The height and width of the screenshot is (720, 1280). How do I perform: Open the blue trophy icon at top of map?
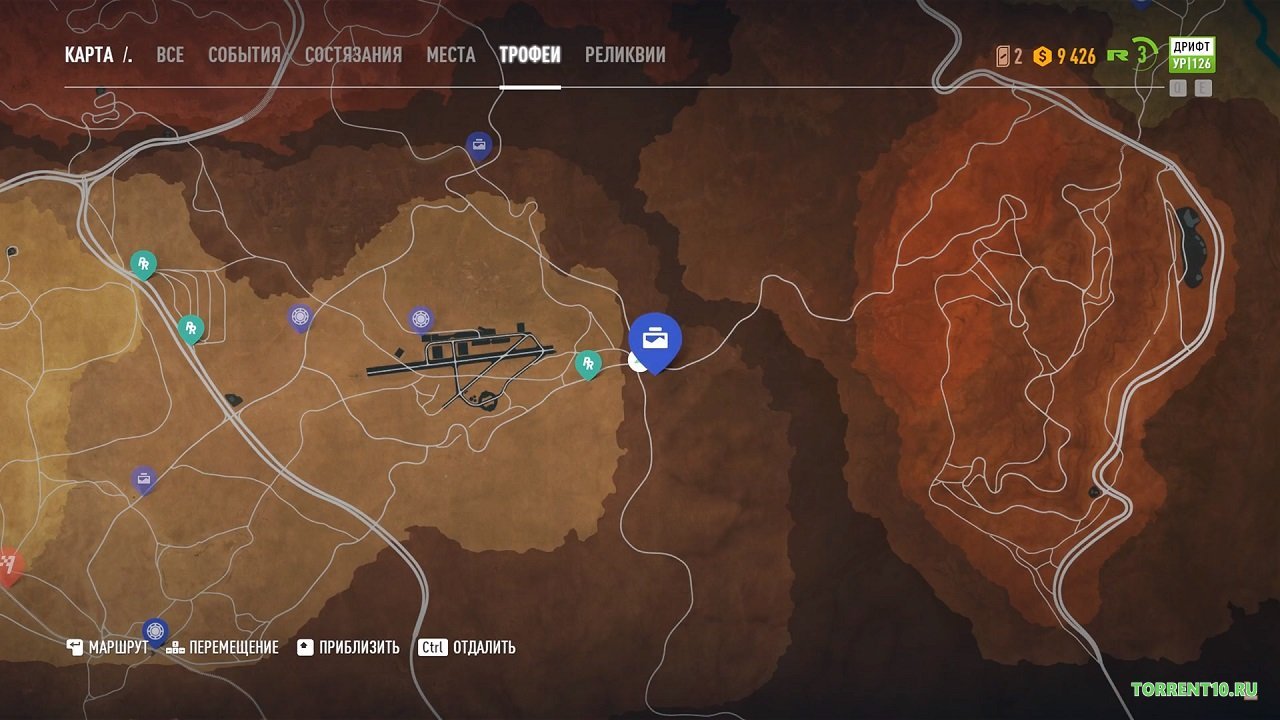click(477, 143)
